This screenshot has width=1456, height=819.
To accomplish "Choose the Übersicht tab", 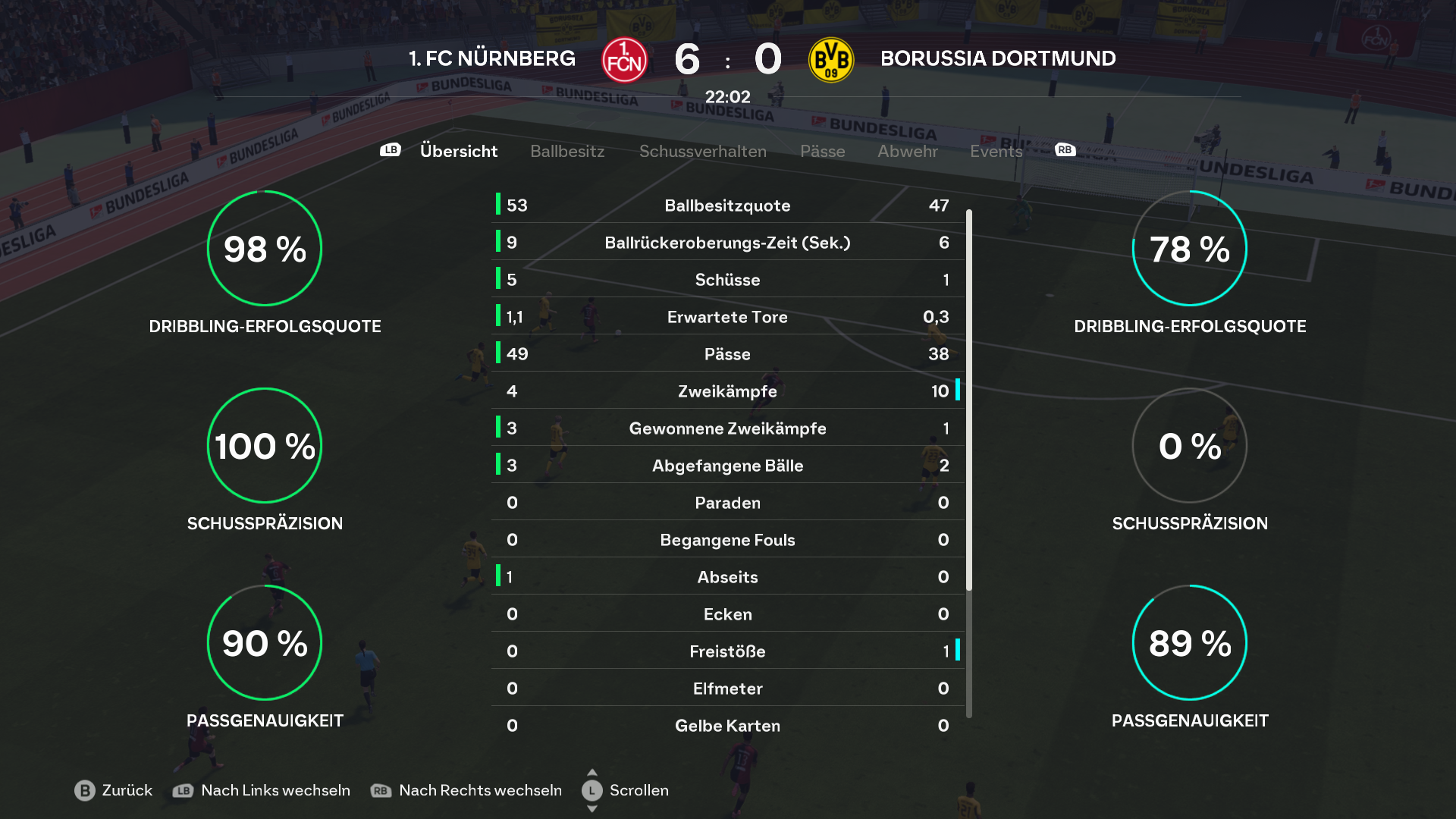I will (458, 151).
